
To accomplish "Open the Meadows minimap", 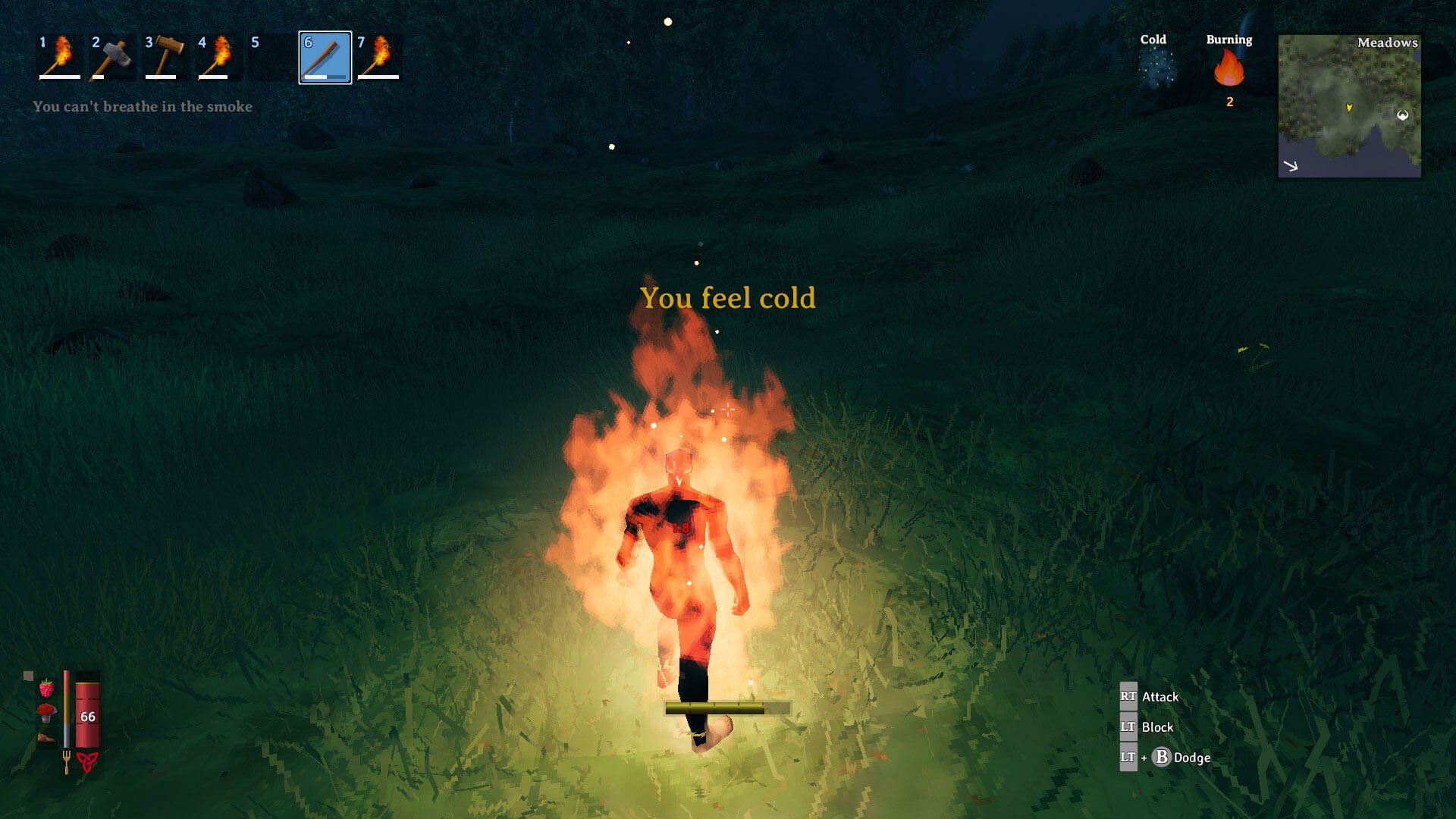I will pyautogui.click(x=1349, y=106).
